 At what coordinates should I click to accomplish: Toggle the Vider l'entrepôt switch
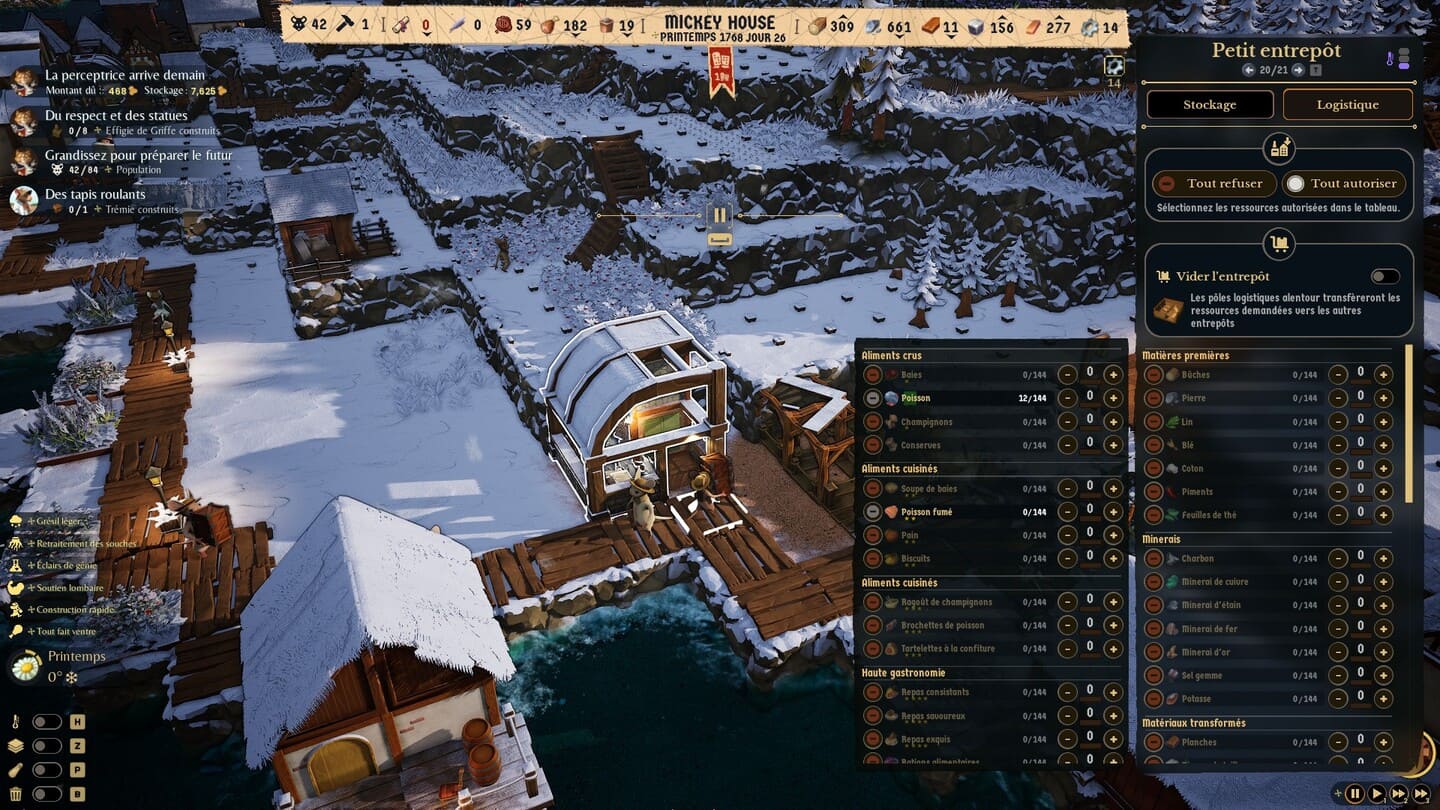pyautogui.click(x=1385, y=277)
